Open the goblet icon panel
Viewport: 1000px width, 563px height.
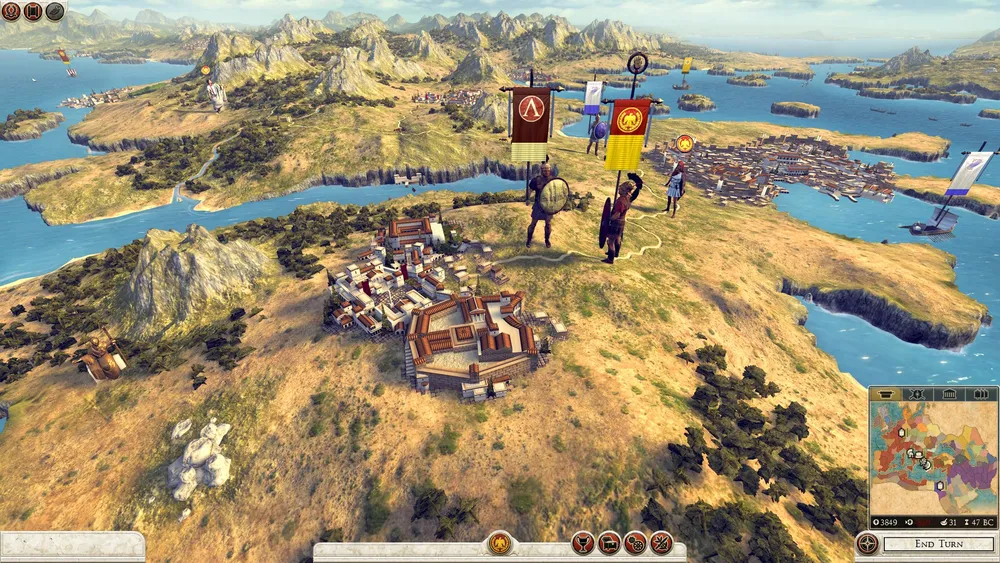tap(583, 544)
